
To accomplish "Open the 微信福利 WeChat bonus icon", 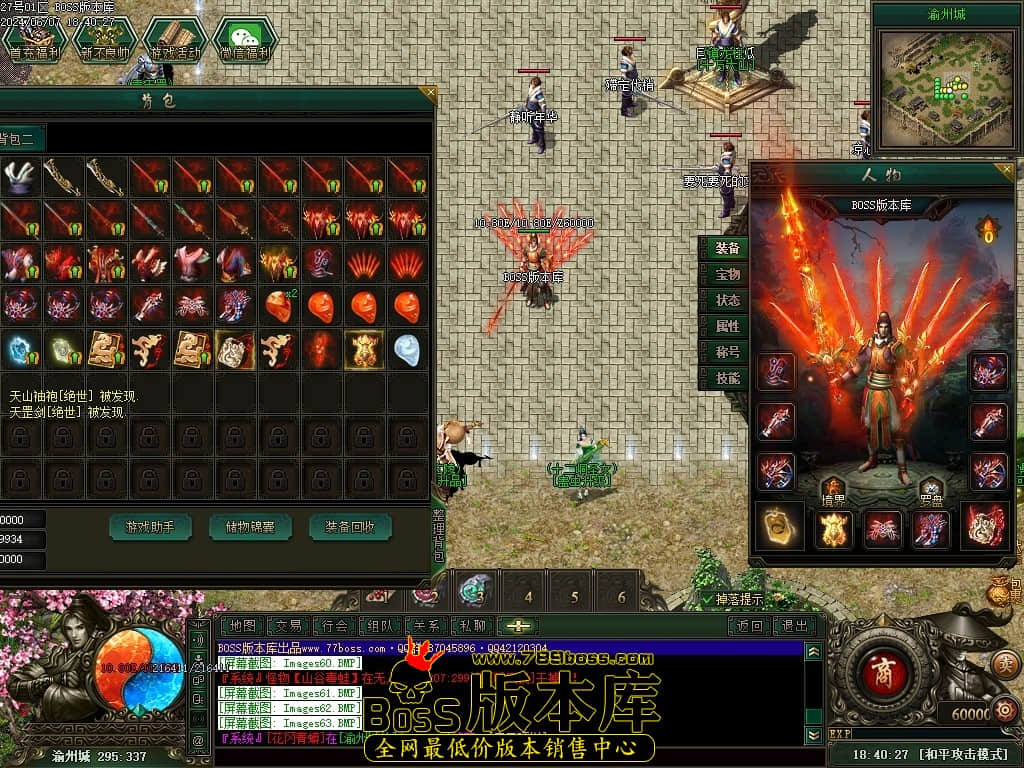I will tap(243, 40).
